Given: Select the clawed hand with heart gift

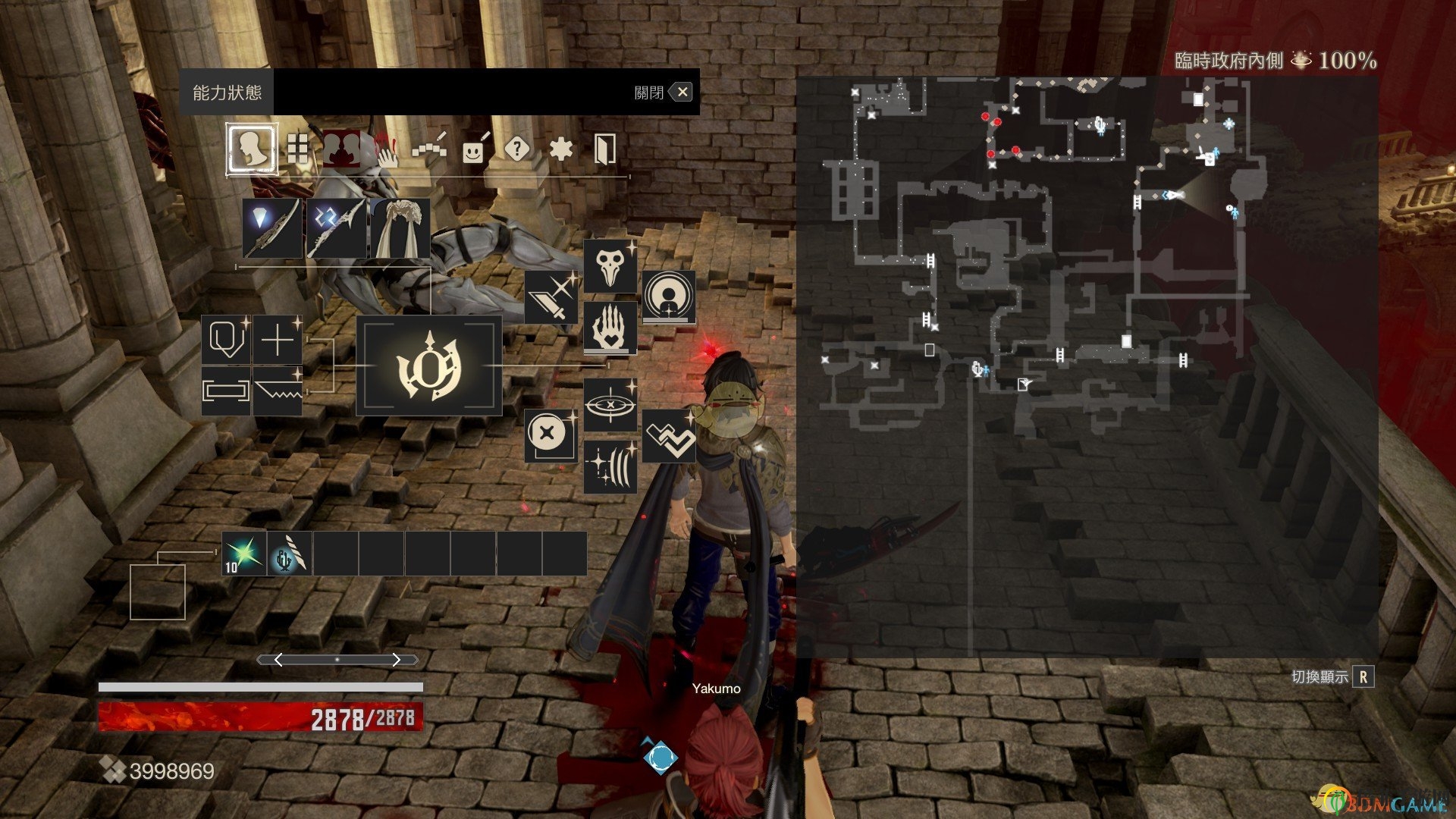Looking at the screenshot, I should (x=610, y=328).
